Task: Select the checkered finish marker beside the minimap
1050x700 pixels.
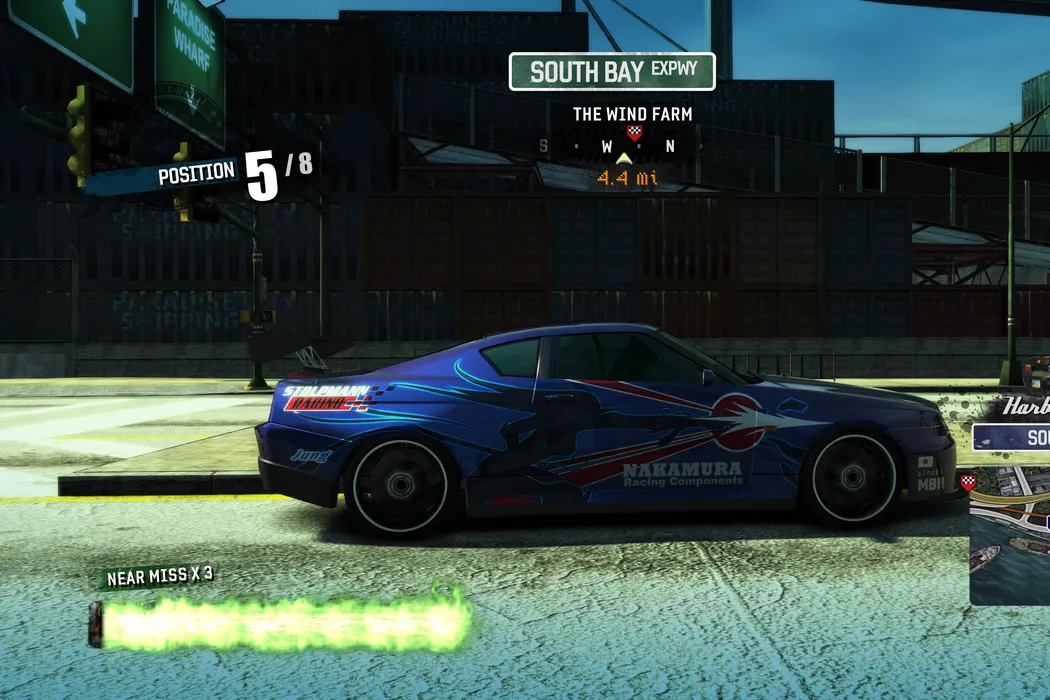Action: point(967,482)
